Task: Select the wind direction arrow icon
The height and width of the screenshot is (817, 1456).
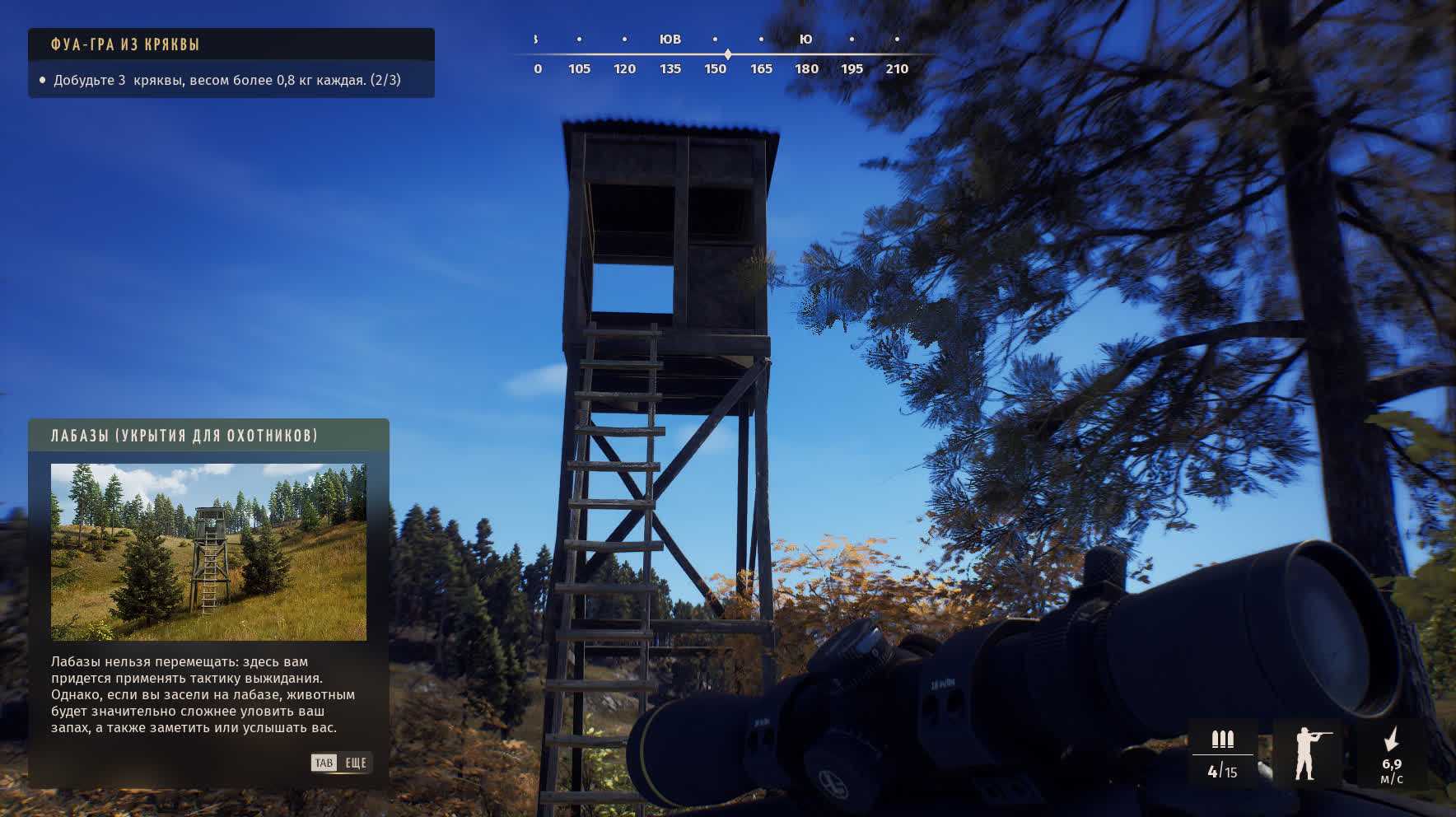Action: pos(1392,739)
